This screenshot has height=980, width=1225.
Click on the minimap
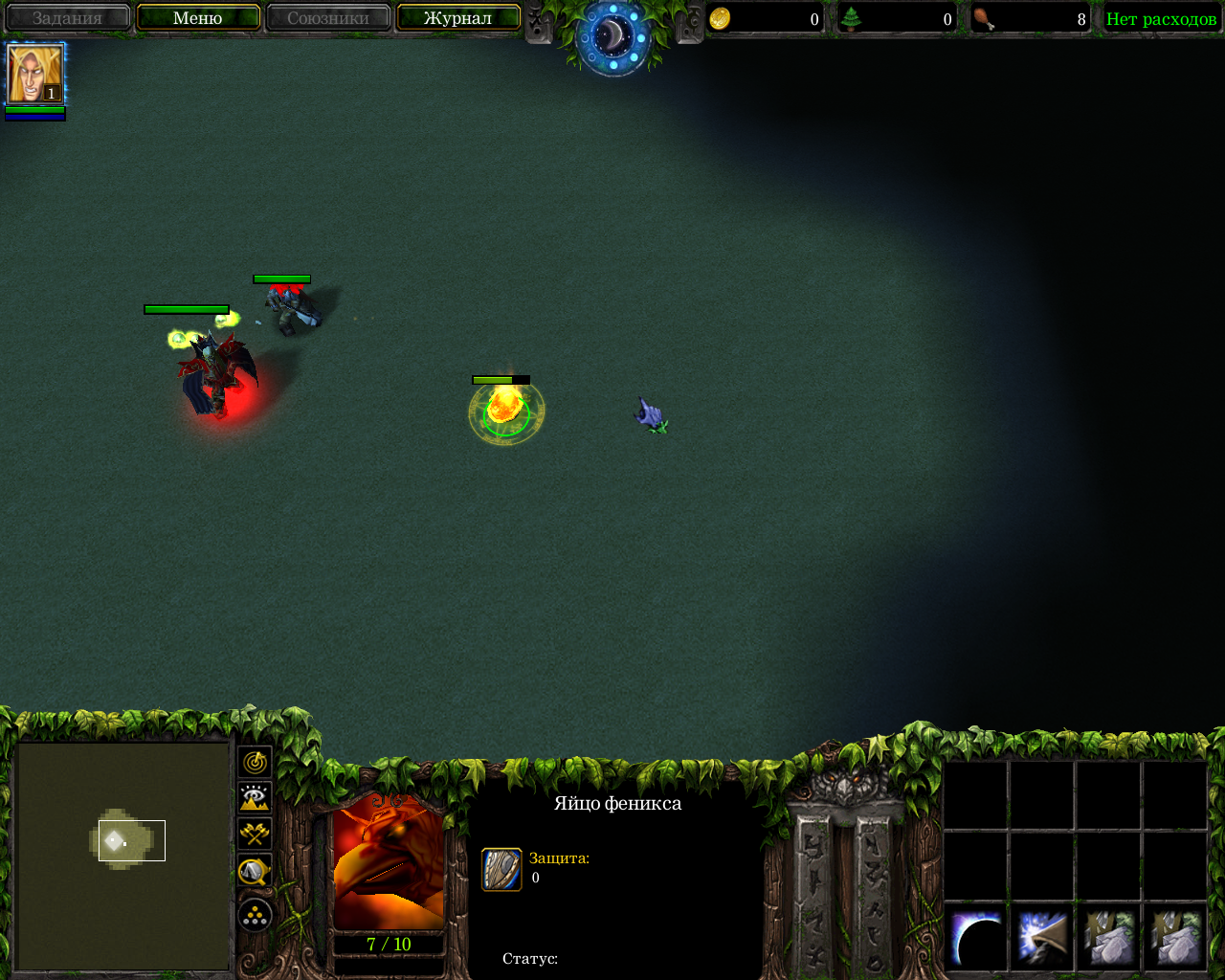tap(122, 855)
